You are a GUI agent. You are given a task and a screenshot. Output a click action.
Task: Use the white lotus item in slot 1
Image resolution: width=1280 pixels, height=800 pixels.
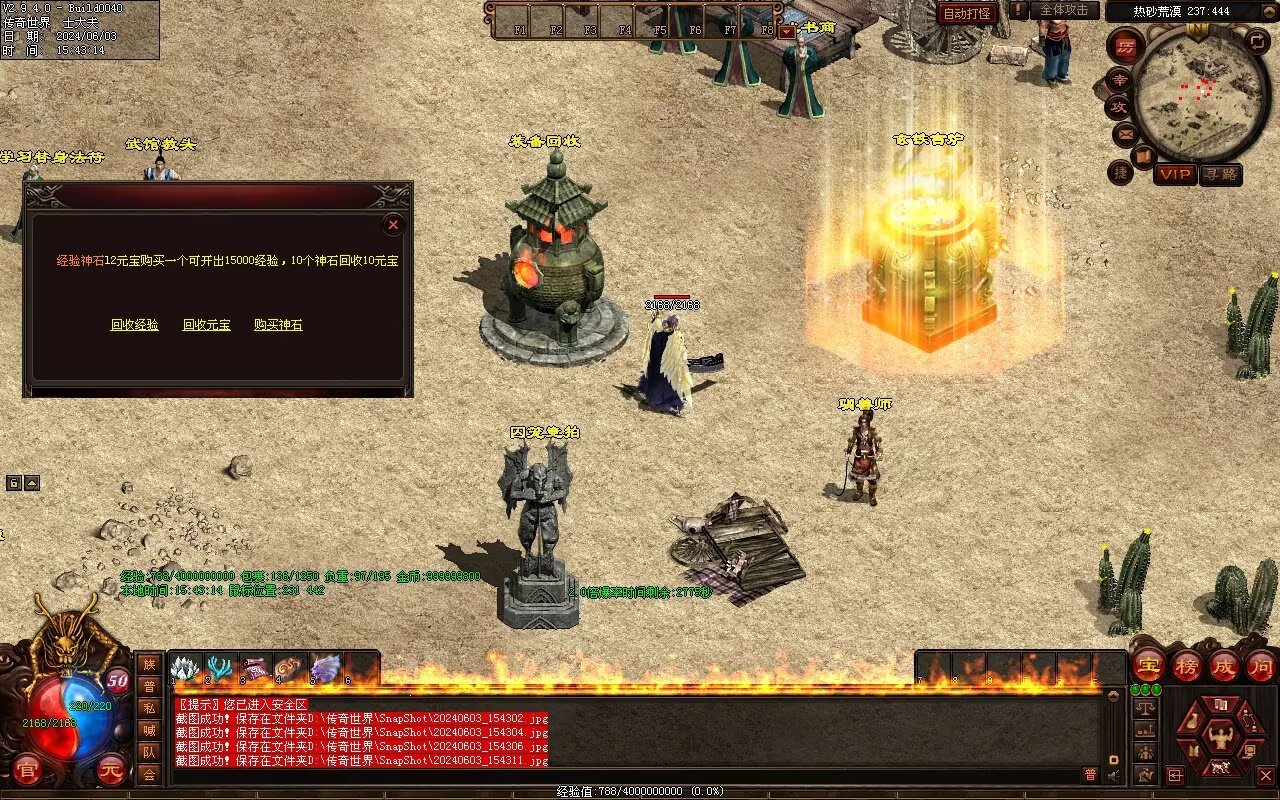186,668
